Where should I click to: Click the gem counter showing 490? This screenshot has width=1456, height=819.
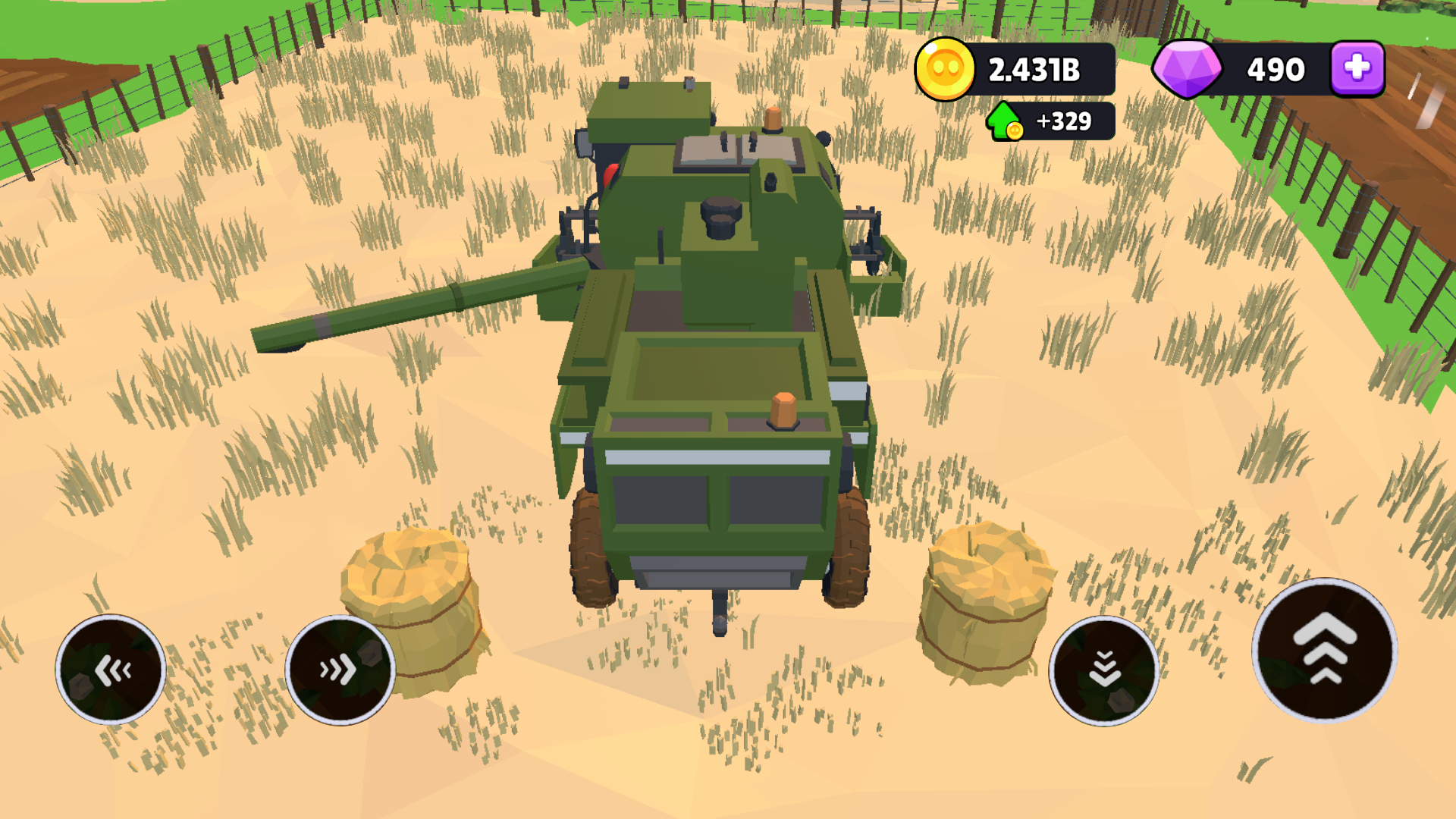point(1275,69)
